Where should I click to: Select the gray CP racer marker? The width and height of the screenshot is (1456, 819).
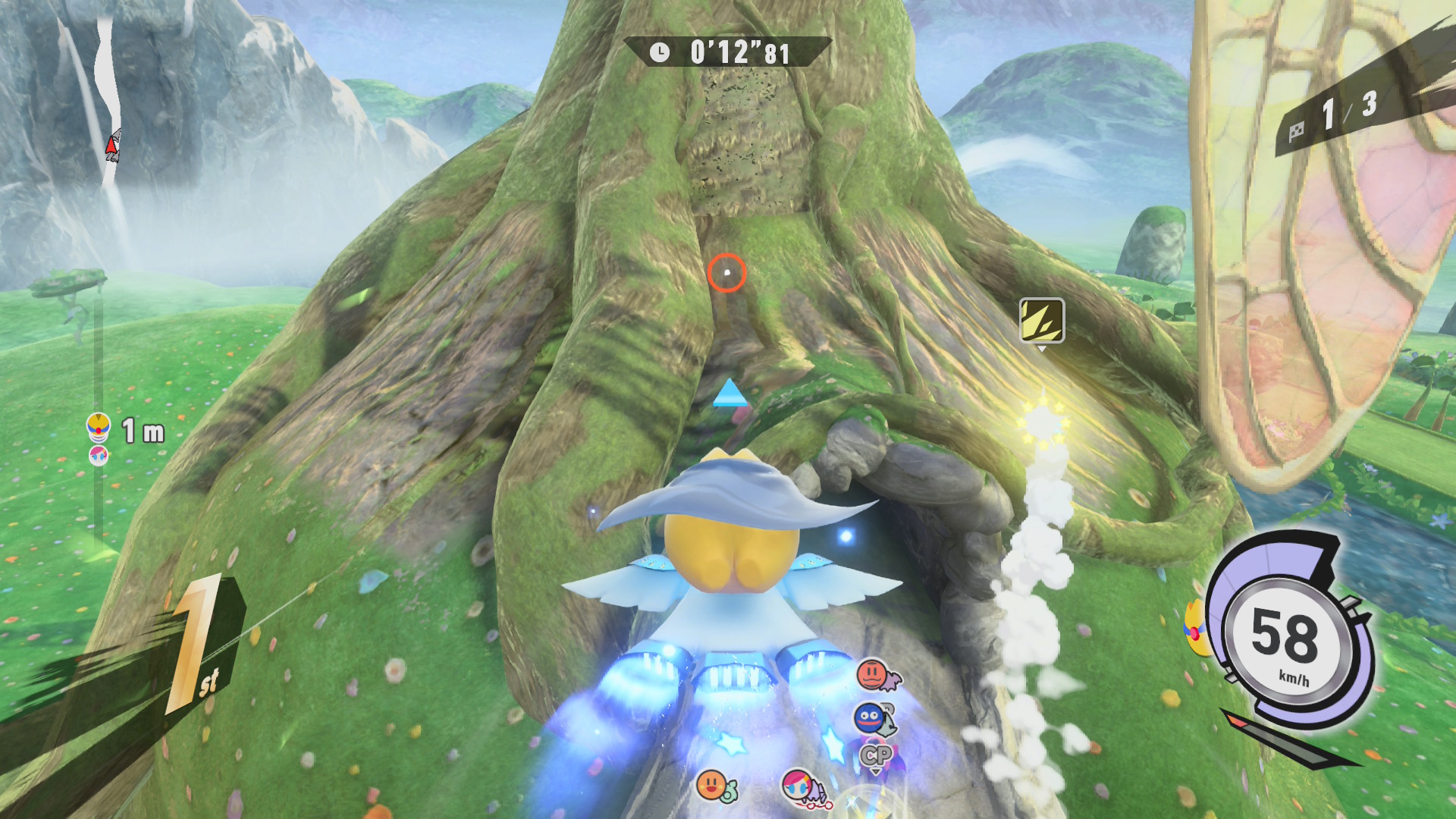point(876,755)
